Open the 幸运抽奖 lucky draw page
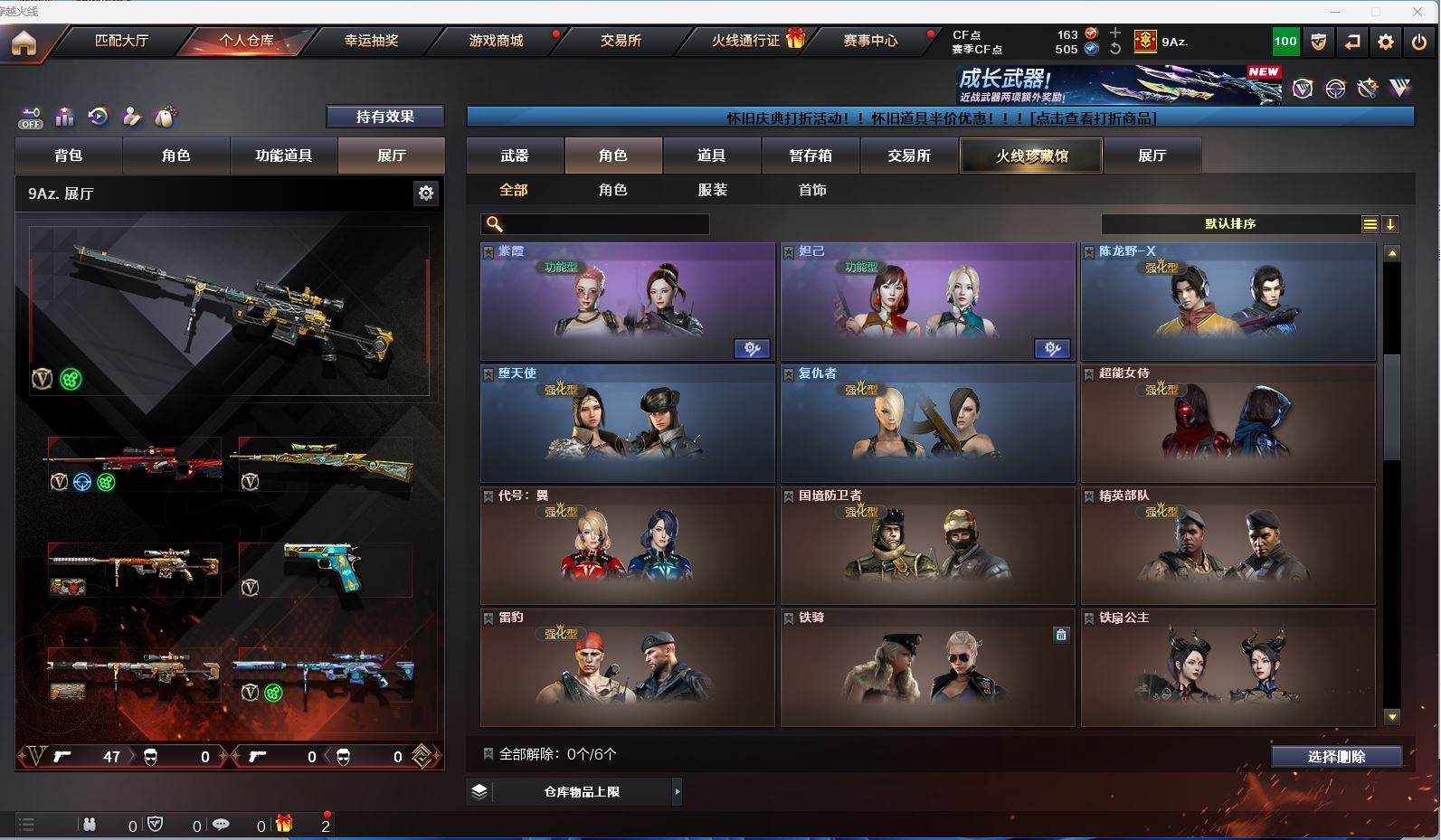The image size is (1441, 840). 371,41
